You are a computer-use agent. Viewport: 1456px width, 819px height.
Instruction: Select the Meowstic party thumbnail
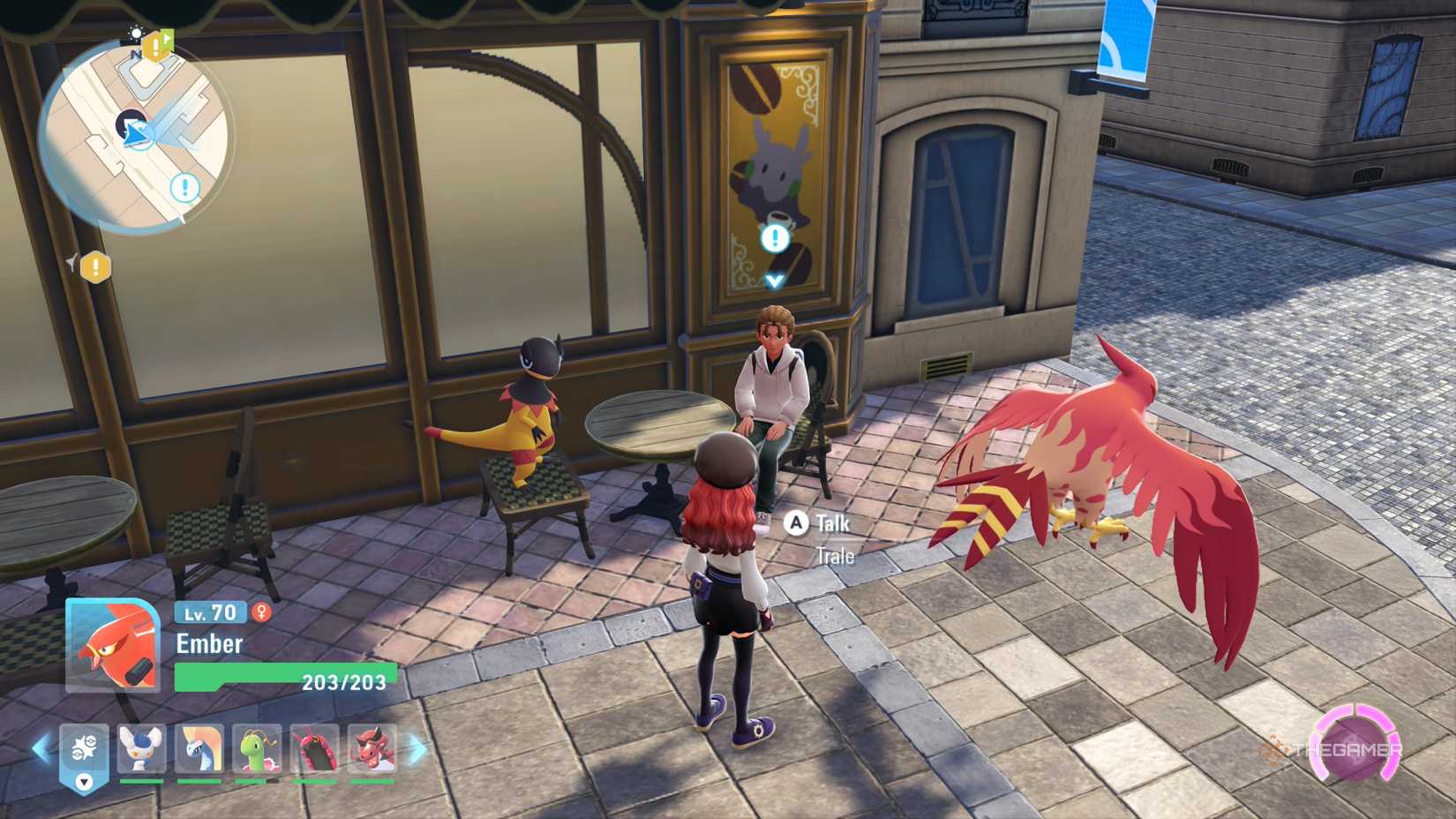point(139,748)
